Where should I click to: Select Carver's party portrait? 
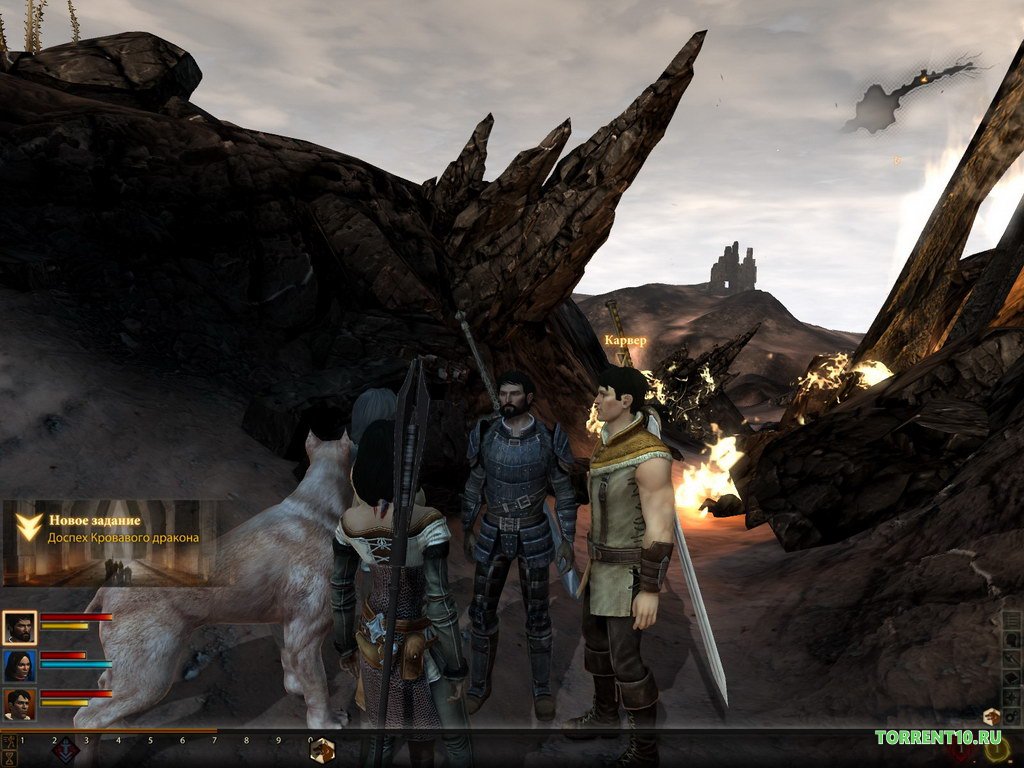(19, 704)
